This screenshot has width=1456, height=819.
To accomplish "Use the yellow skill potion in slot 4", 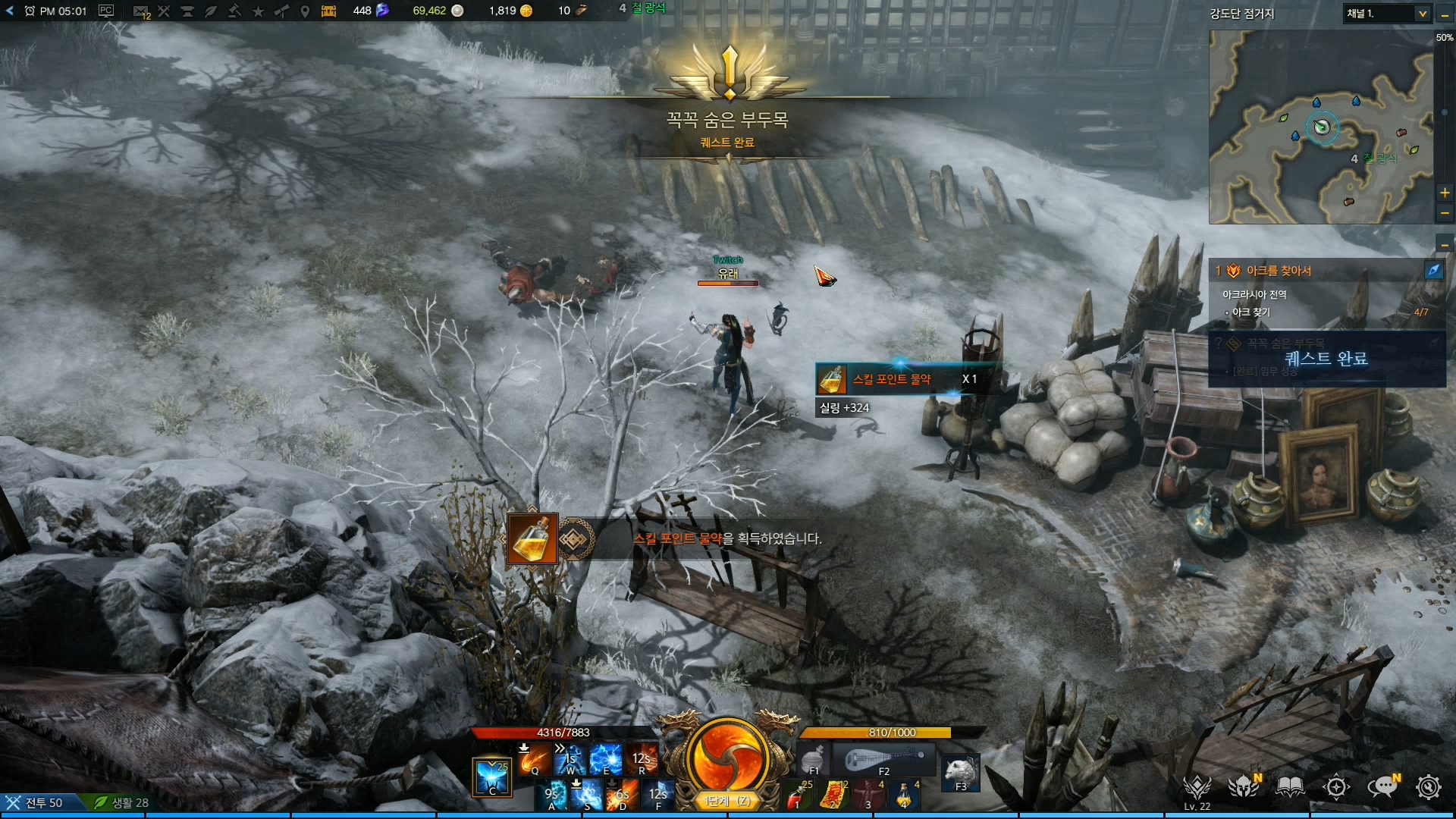I will (905, 795).
